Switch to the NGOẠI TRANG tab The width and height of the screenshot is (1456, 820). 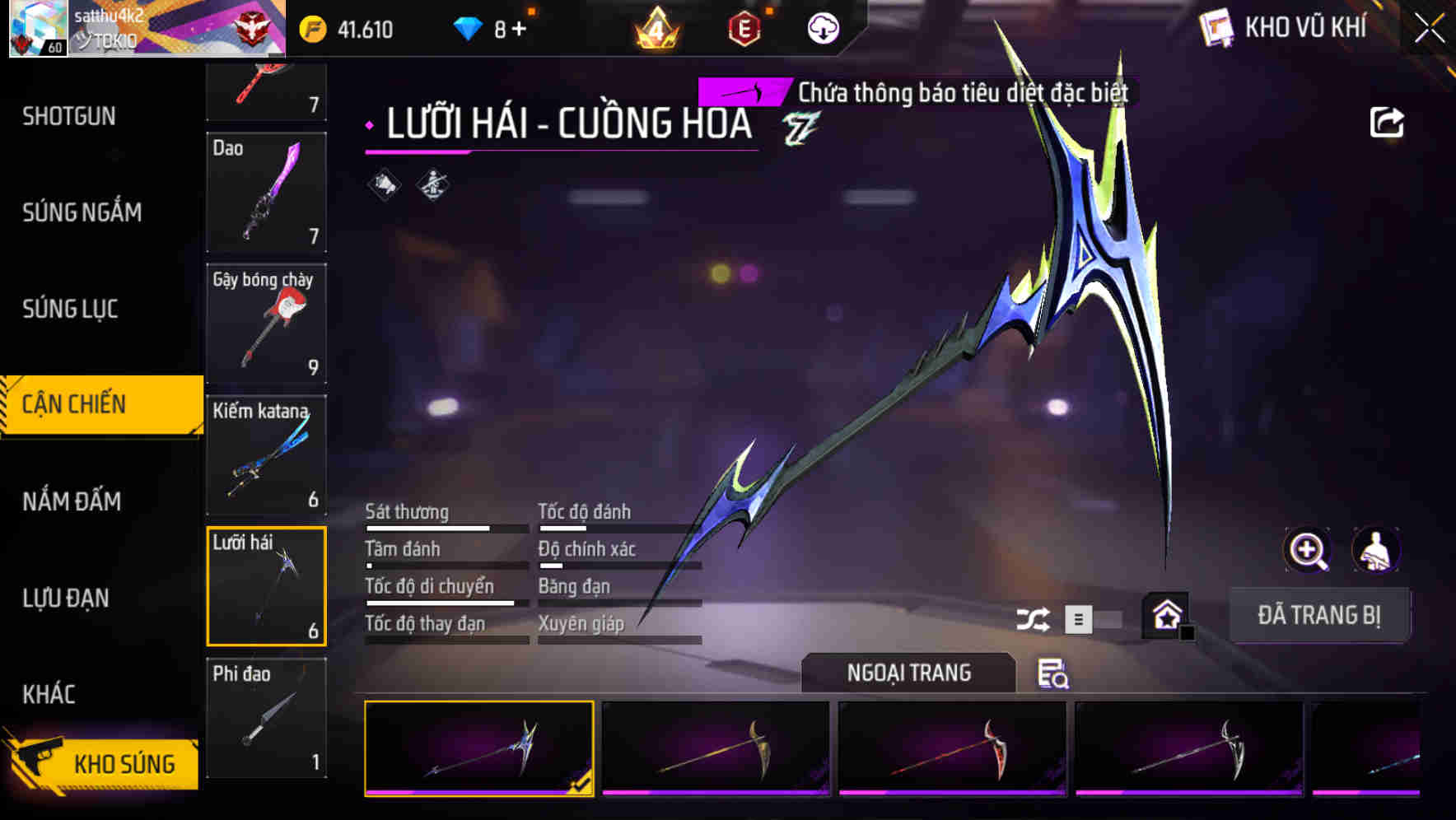point(908,673)
